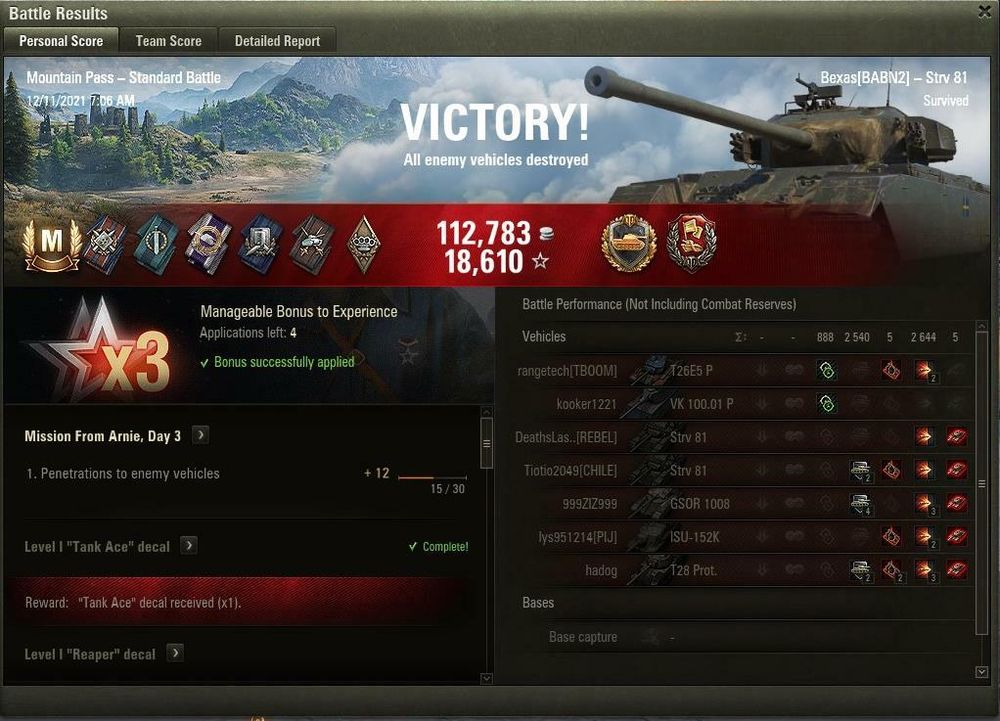
Task: Select the kooker1221 VK 100.01 P row
Action: point(742,404)
